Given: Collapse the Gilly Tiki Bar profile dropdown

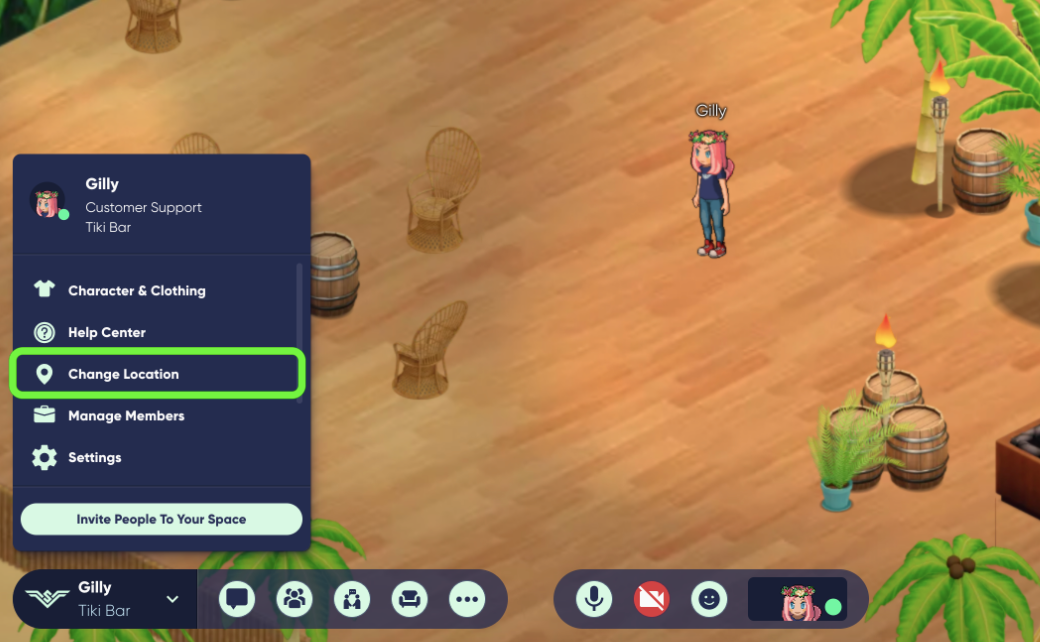Looking at the screenshot, I should (172, 599).
